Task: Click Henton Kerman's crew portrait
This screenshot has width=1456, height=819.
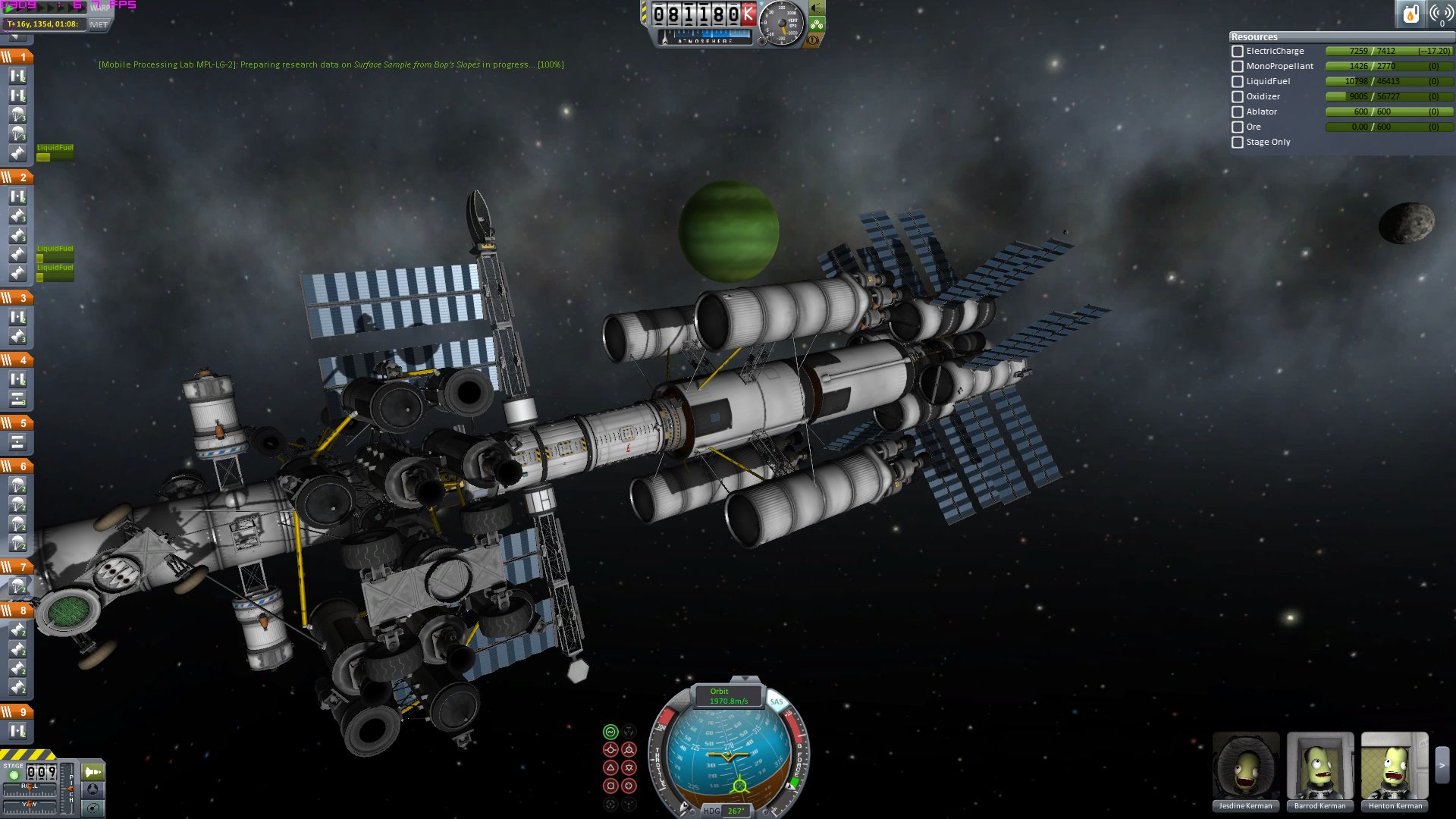Action: coord(1394,766)
